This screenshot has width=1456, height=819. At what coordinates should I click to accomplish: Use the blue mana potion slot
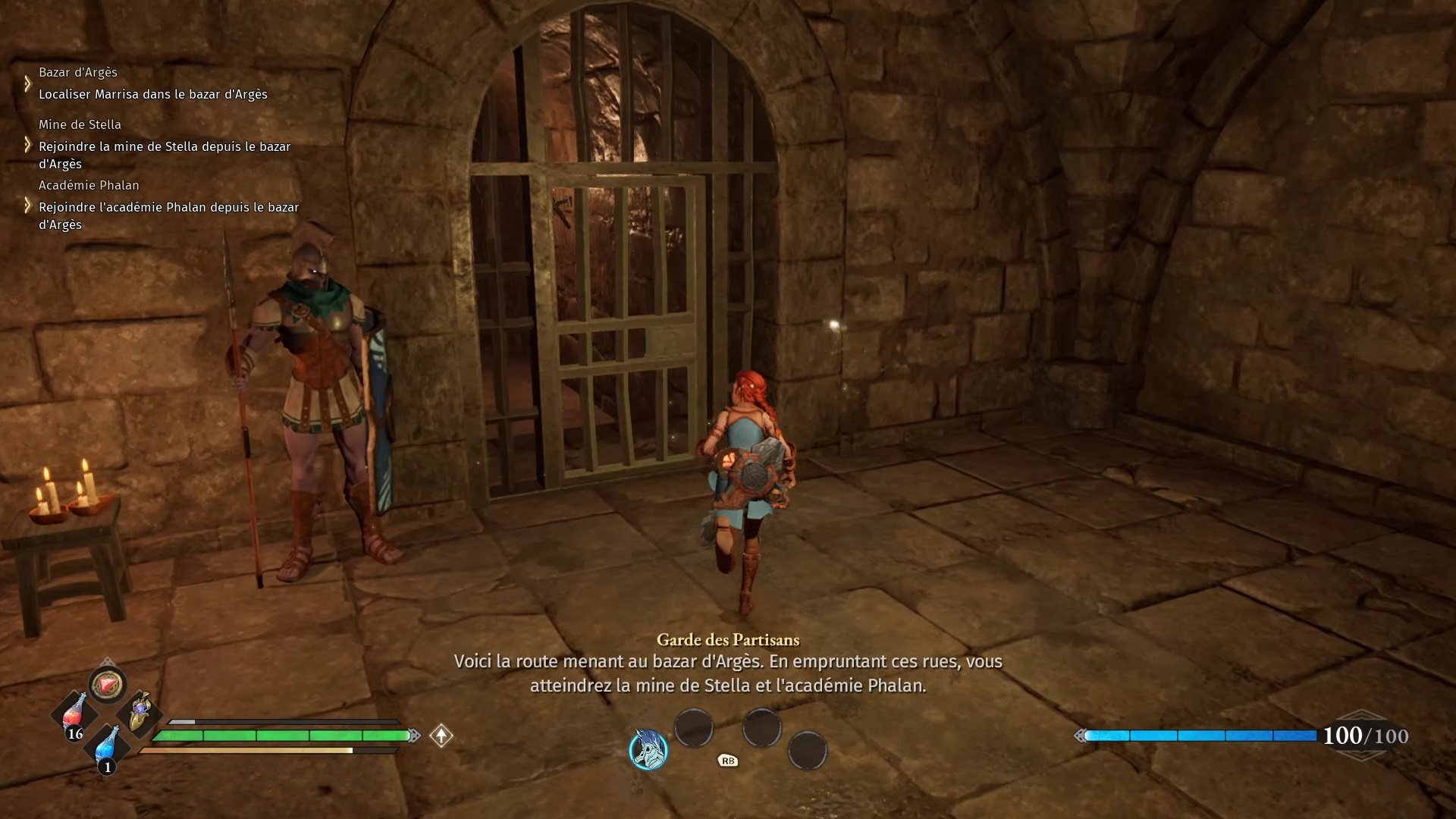coord(107,745)
